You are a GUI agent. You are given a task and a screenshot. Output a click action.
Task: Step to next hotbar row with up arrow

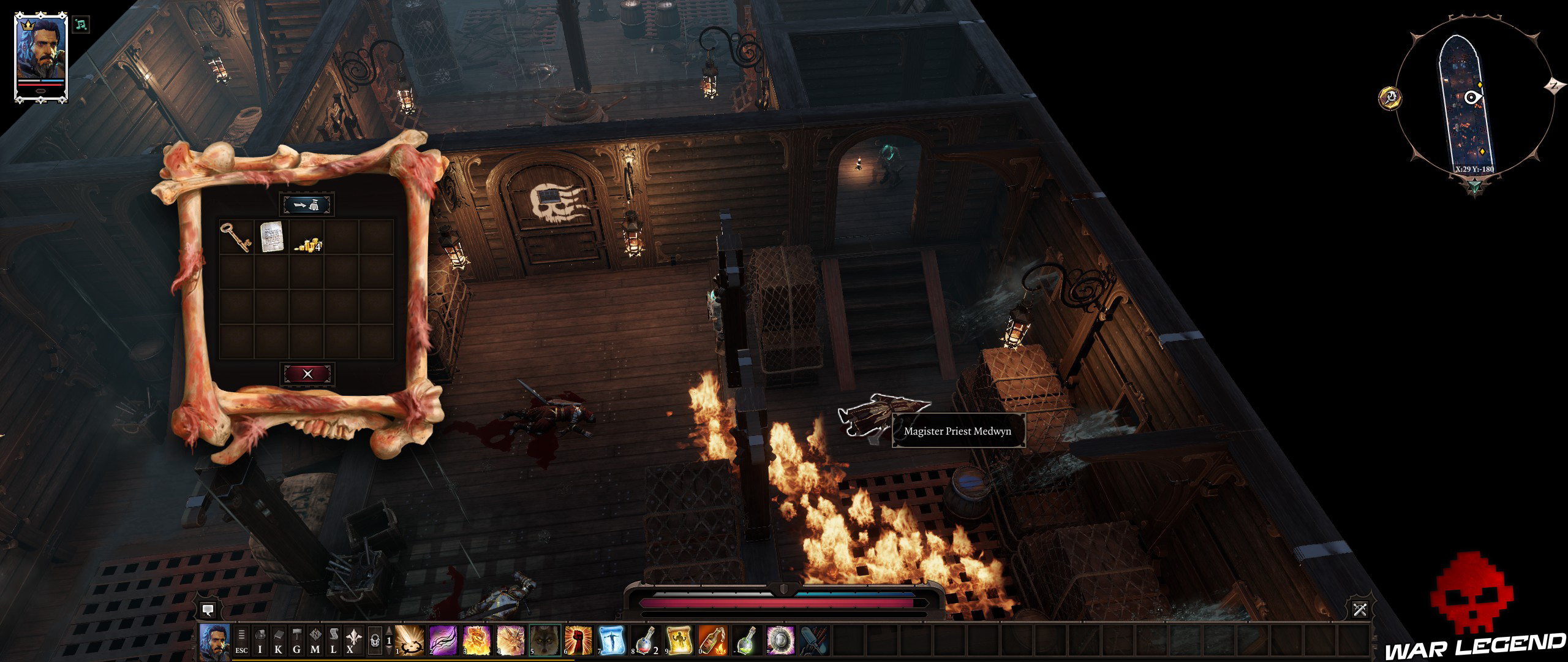tap(388, 630)
